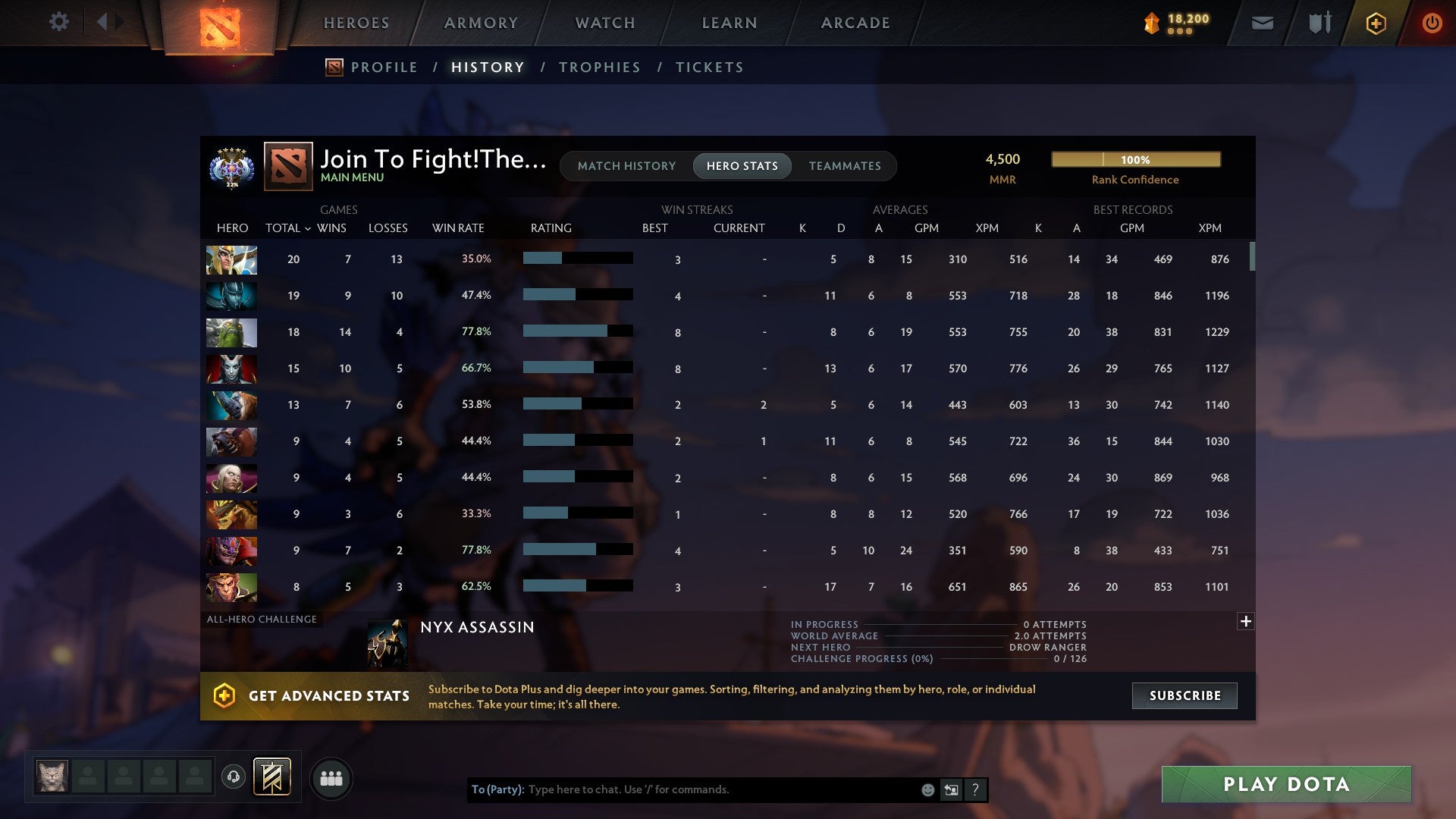Screen dimensions: 1456x819
Task: Switch to the TEAMMATES tab
Action: (845, 165)
